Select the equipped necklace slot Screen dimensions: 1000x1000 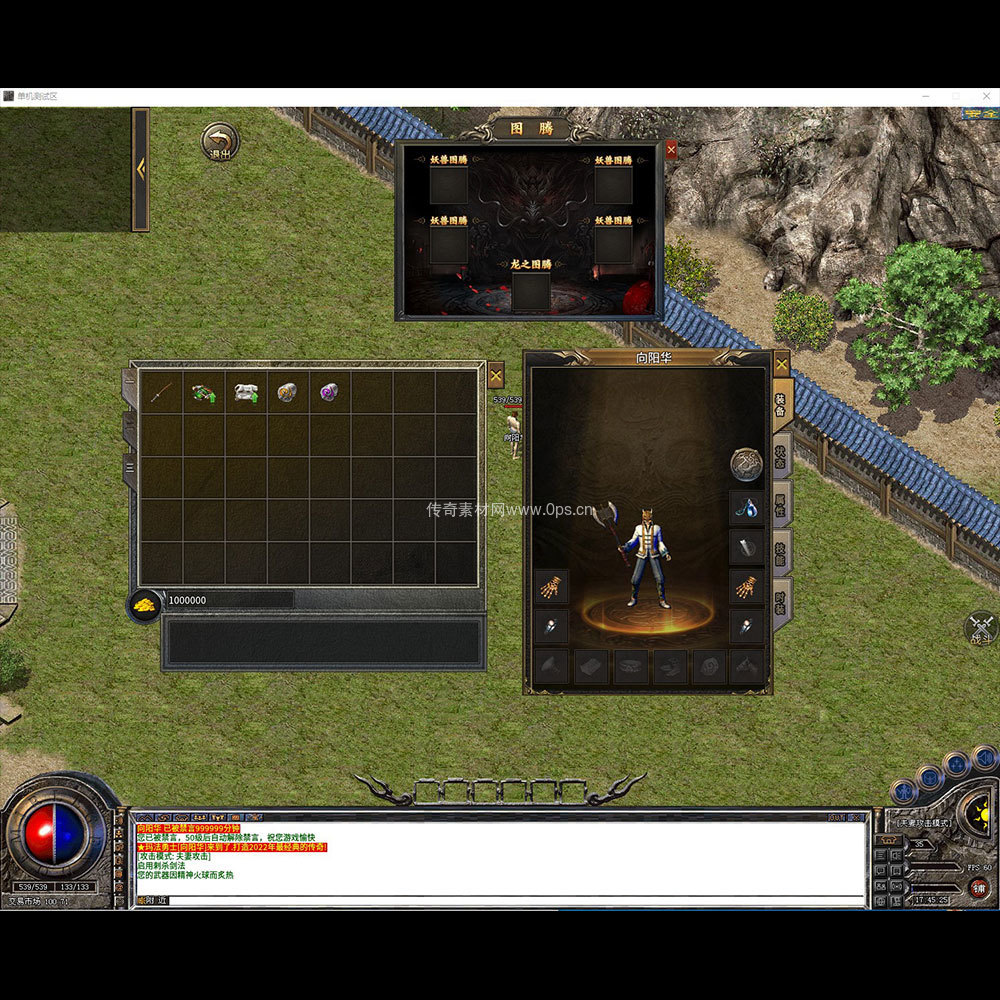(746, 507)
